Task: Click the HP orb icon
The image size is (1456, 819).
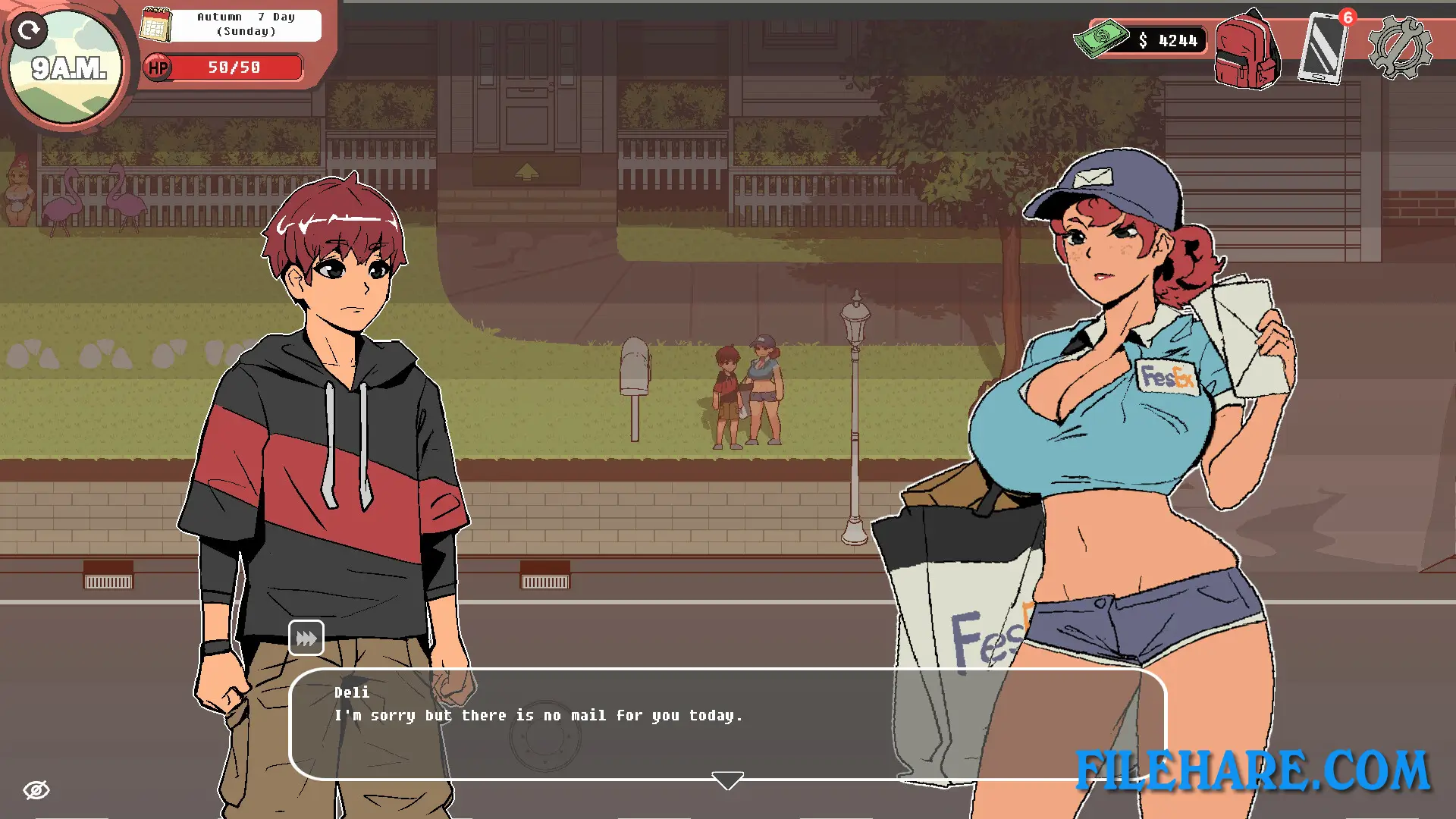Action: pos(158,67)
